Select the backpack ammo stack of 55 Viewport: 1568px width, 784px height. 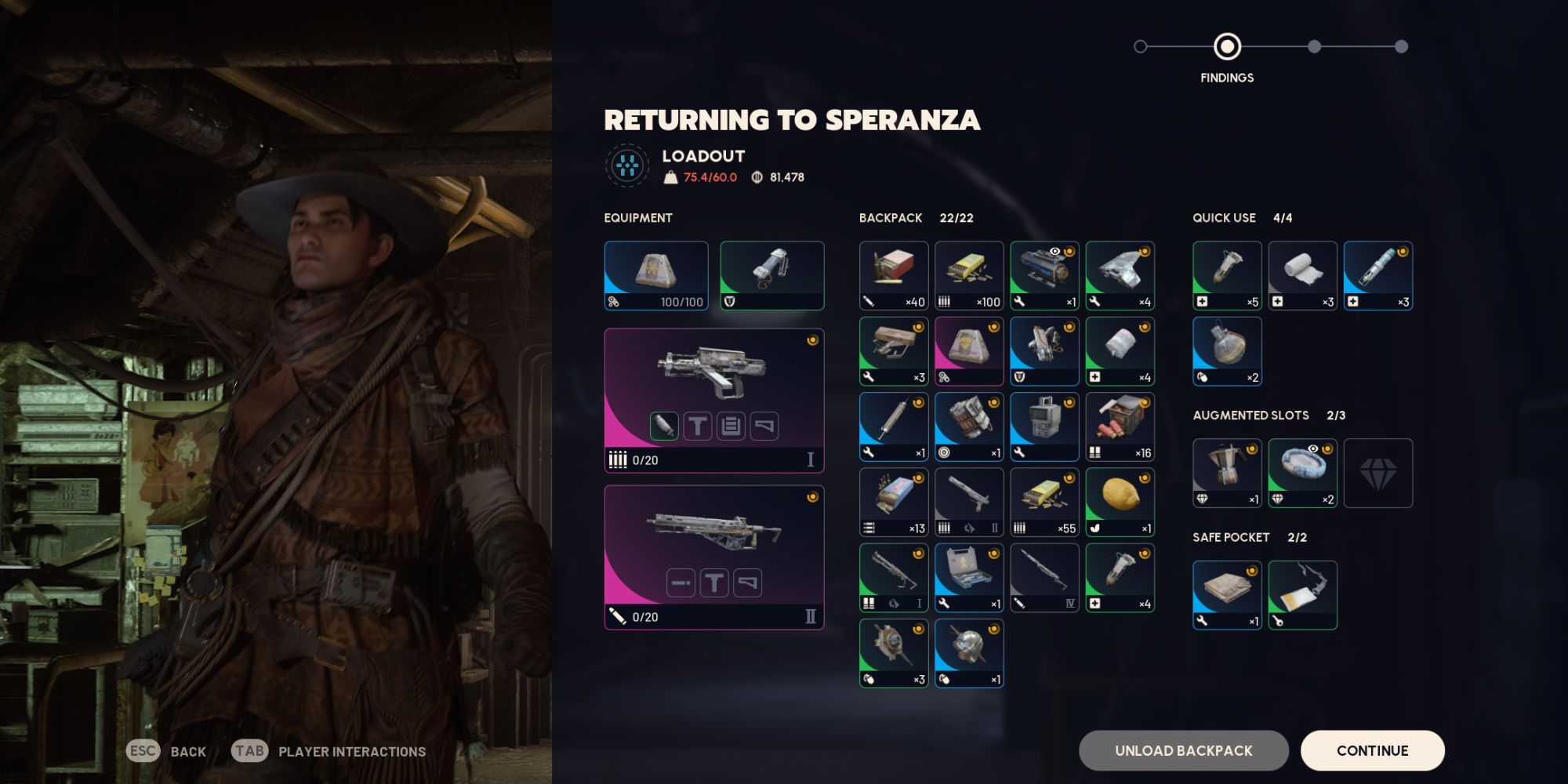click(x=1044, y=502)
